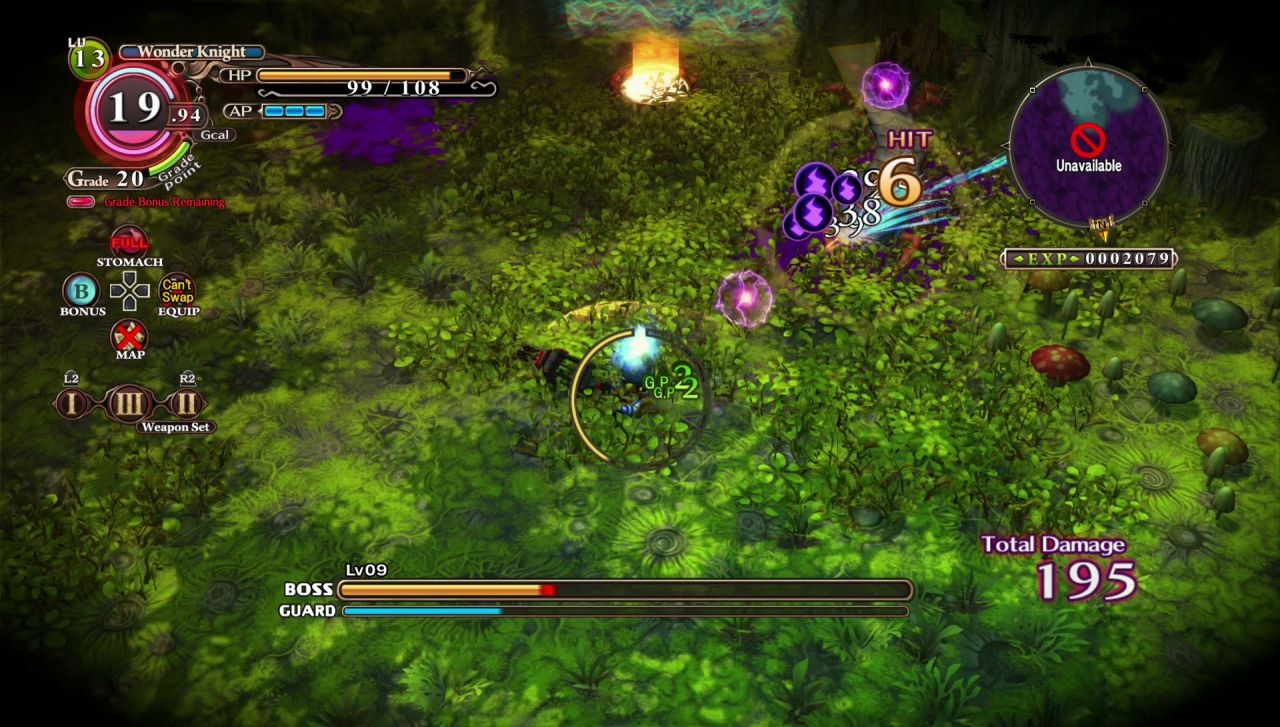Select the blue Bonus icon
The image size is (1280, 727).
[x=81, y=291]
